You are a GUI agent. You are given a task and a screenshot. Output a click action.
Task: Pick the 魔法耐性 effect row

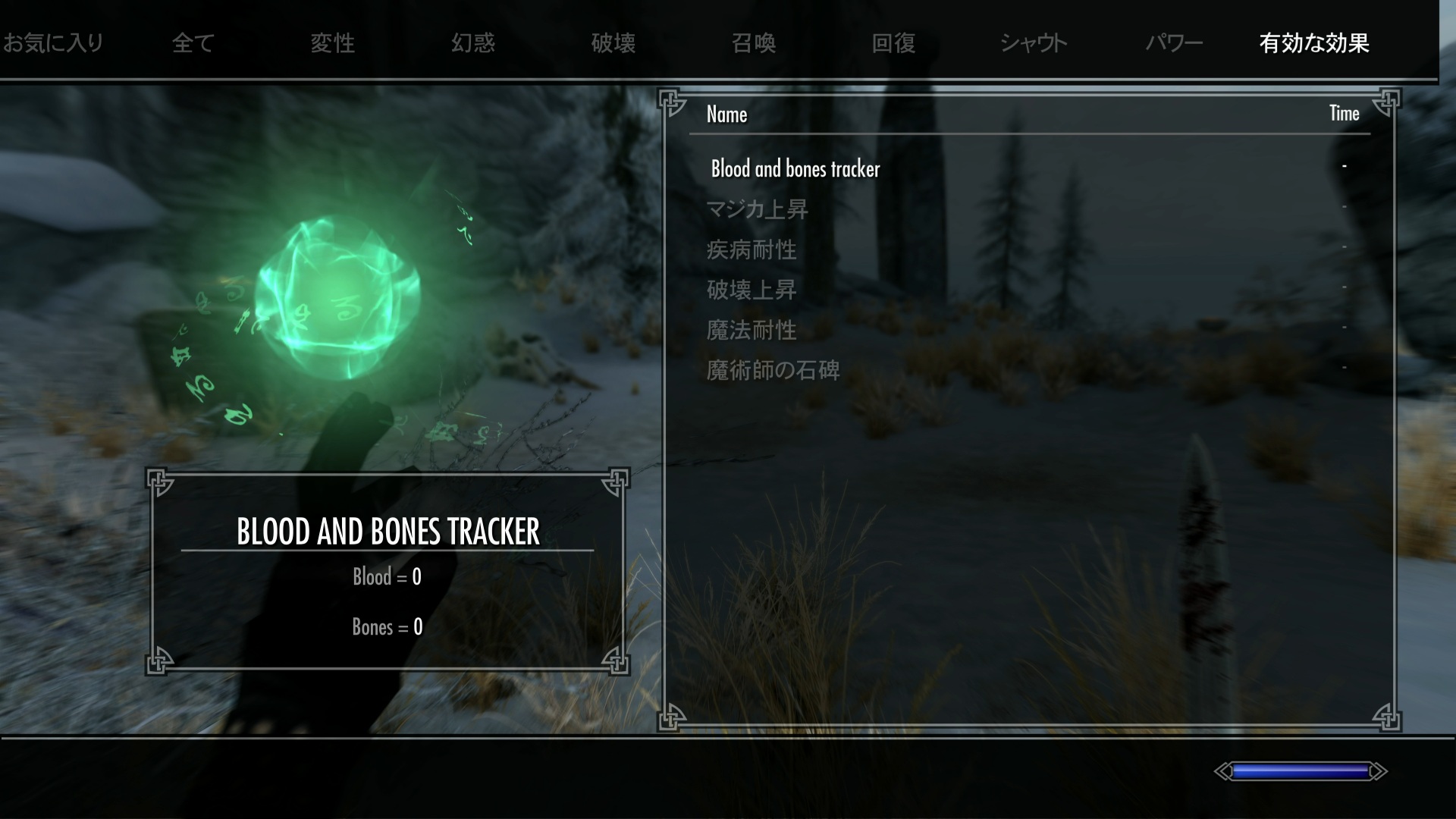[x=752, y=330]
